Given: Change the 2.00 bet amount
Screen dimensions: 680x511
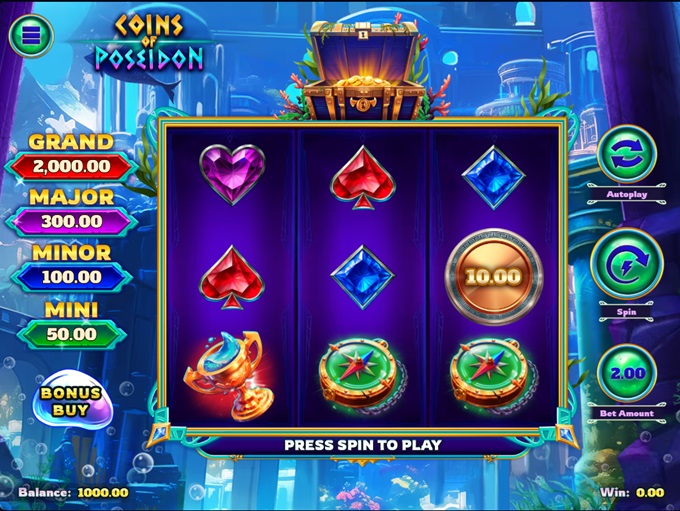Looking at the screenshot, I should tap(626, 372).
